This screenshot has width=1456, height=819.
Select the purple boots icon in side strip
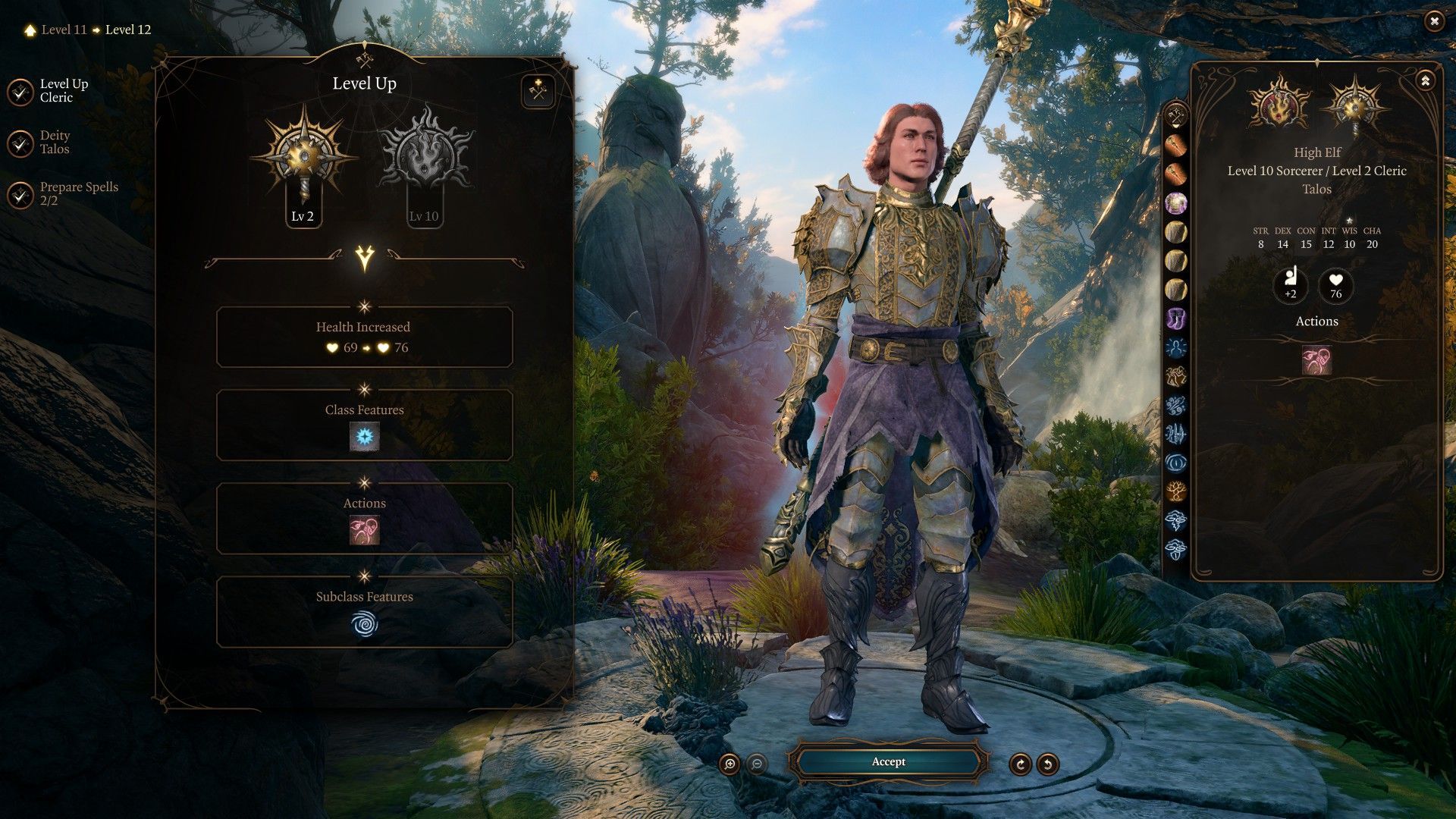click(x=1176, y=318)
